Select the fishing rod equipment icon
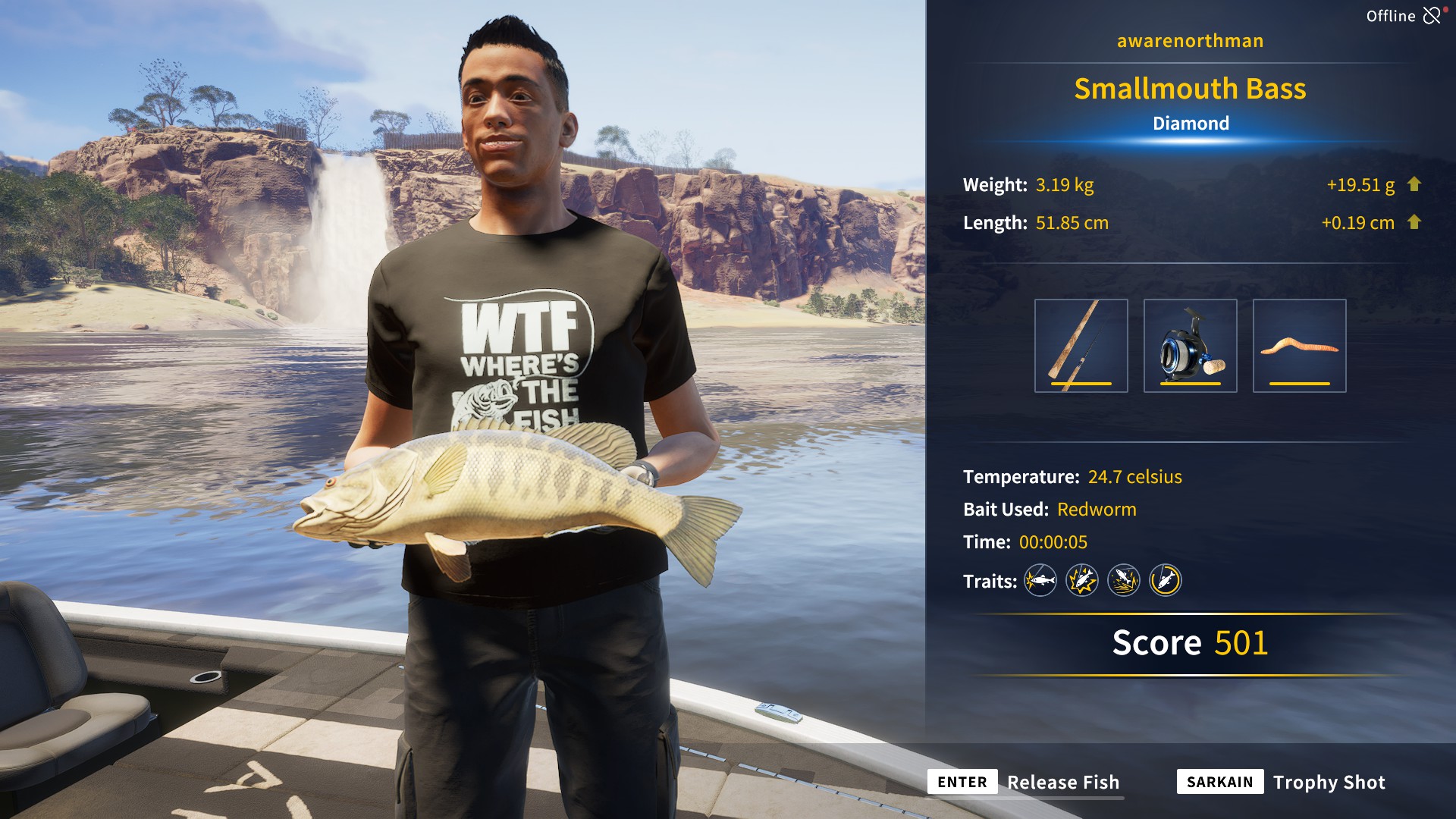The width and height of the screenshot is (1456, 819). point(1081,345)
